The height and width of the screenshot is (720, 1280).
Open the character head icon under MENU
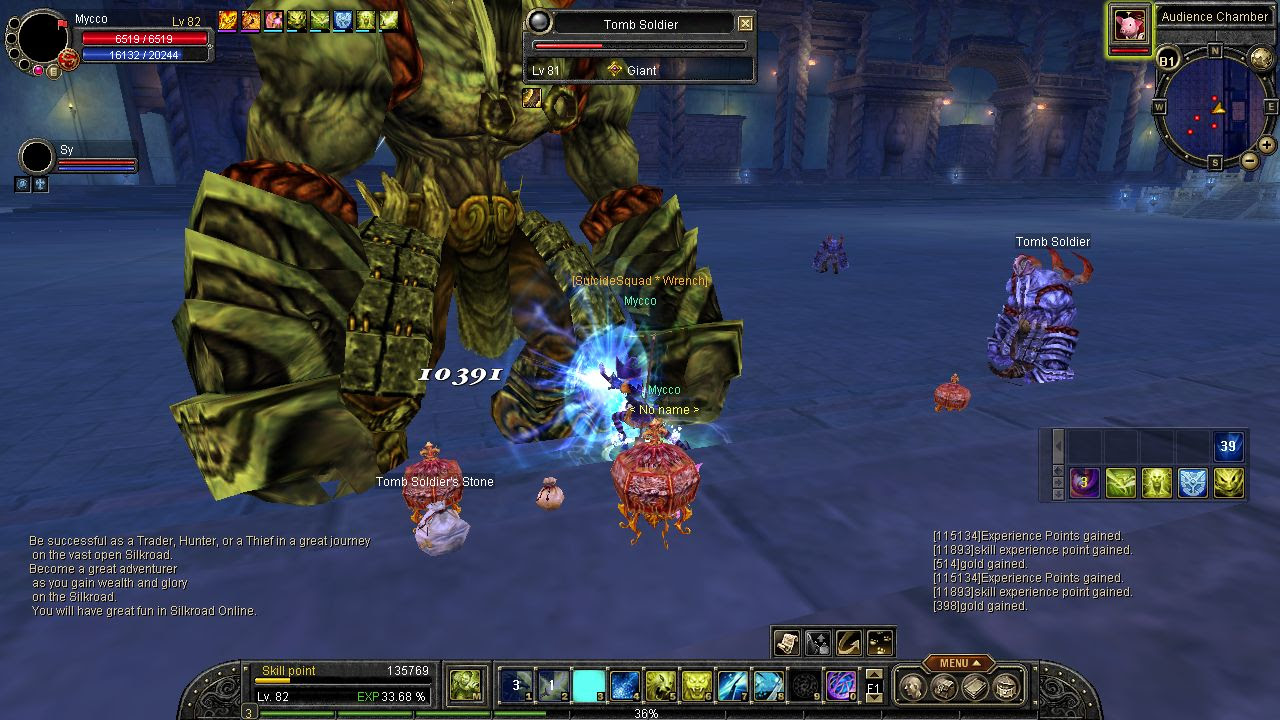tap(911, 687)
